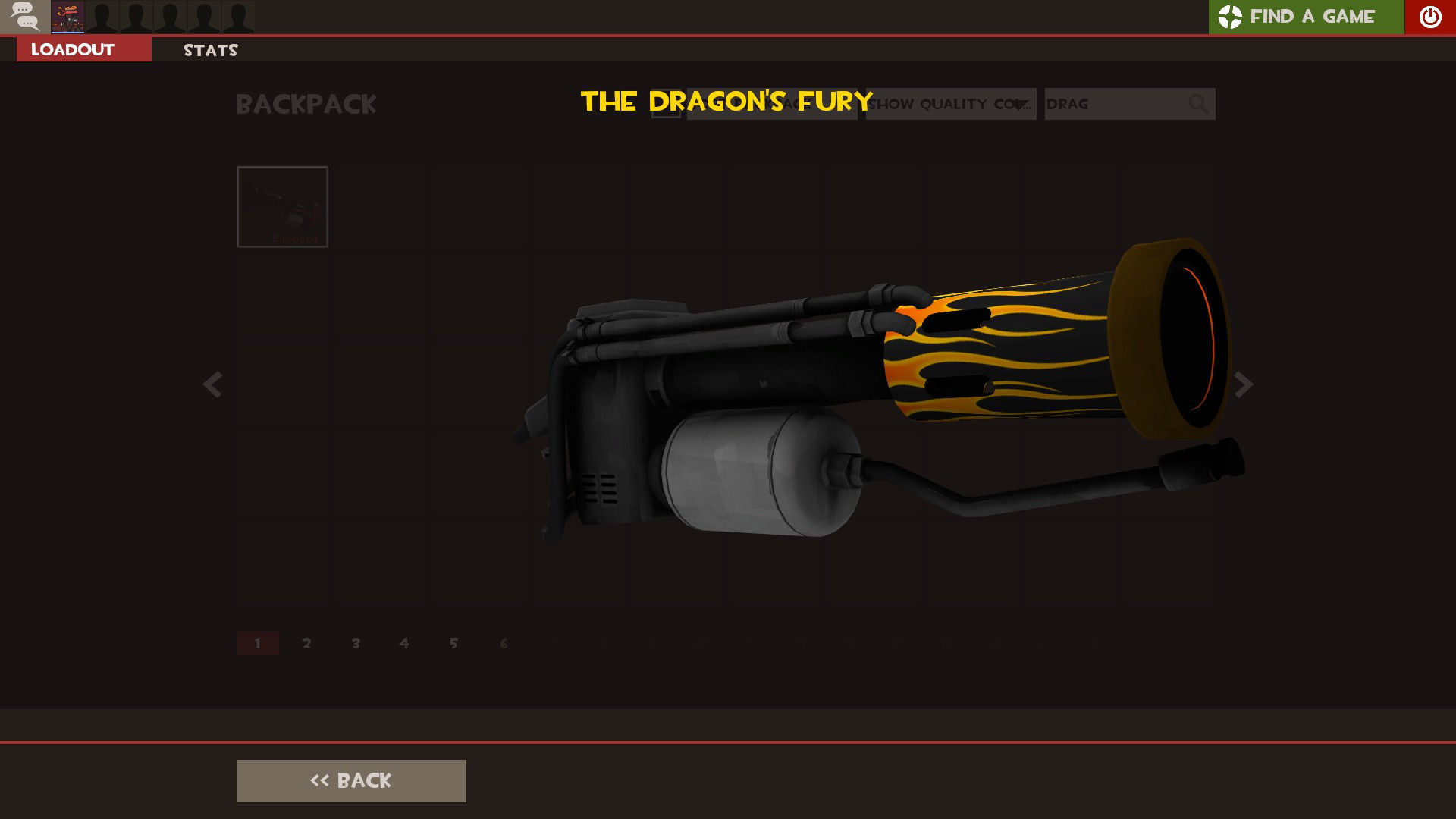Click the search magnifier icon
This screenshot has width=1456, height=819.
tap(1198, 104)
